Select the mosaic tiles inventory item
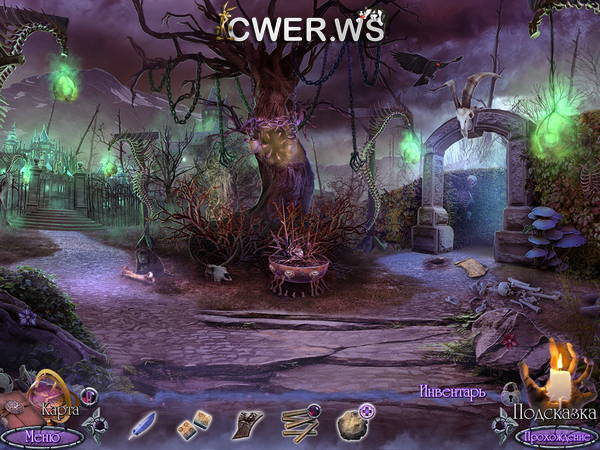This screenshot has width=600, height=450. coord(193,426)
